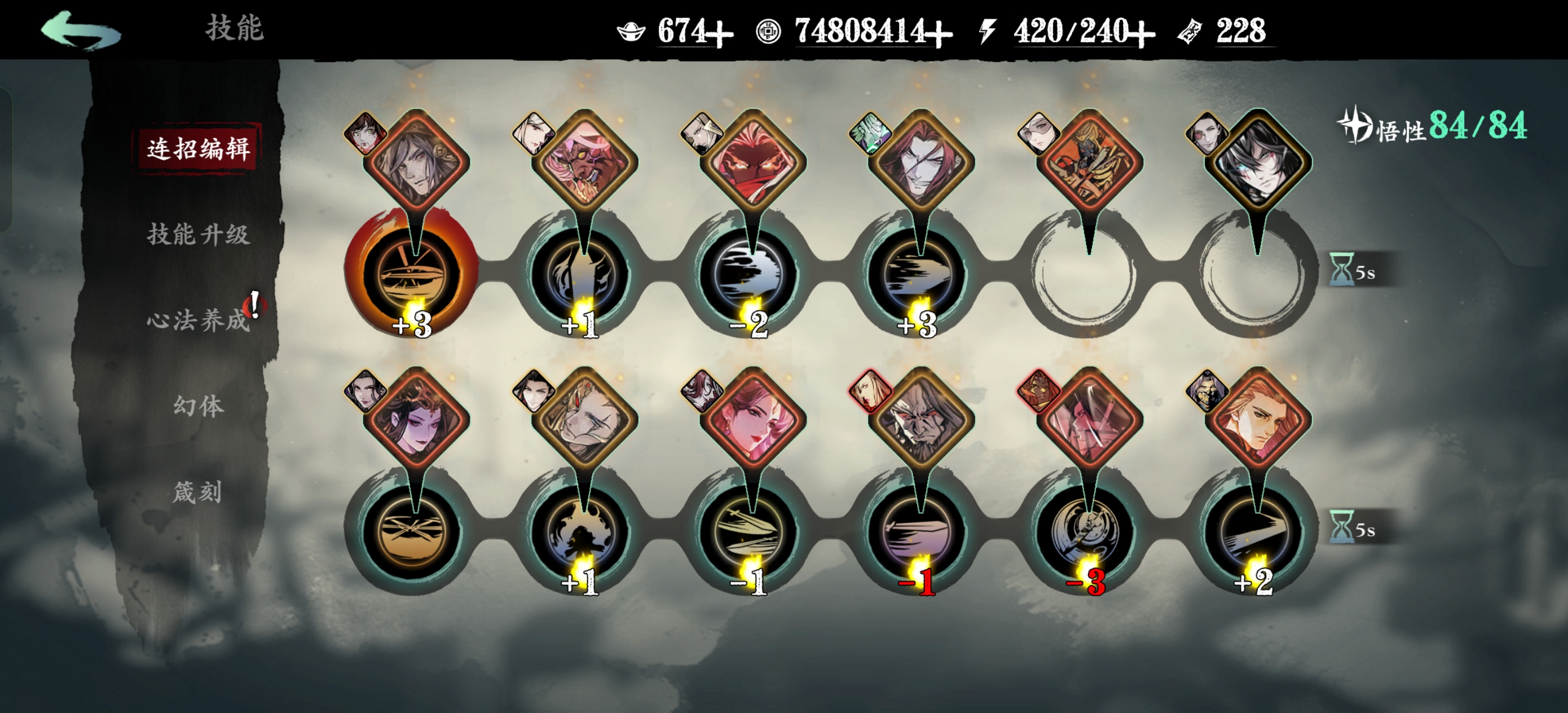Select the purple-skinned woman portrait card
Image resolution: width=1568 pixels, height=713 pixels.
416,420
